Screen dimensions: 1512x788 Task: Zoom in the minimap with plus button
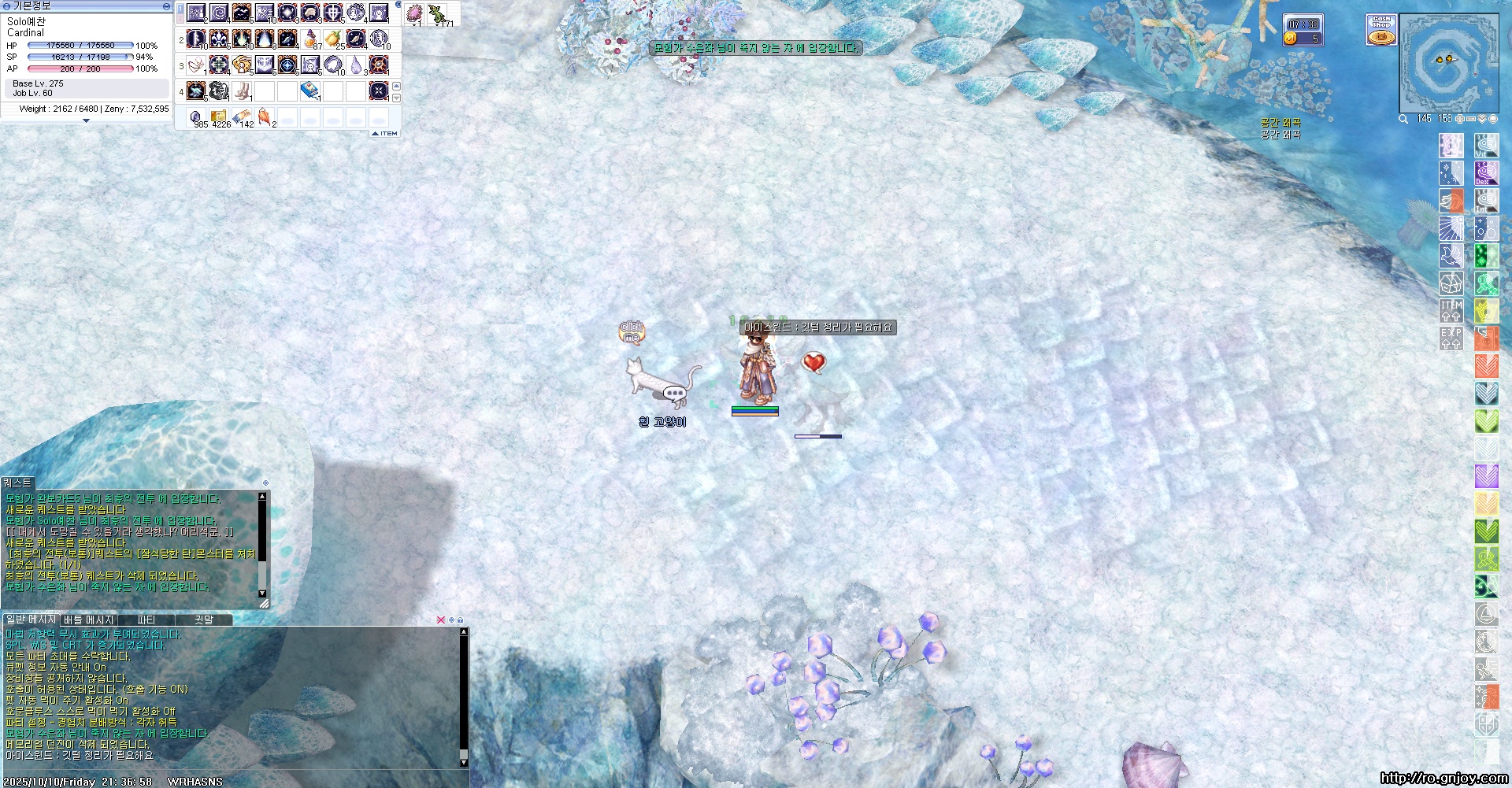pyautogui.click(x=1459, y=119)
